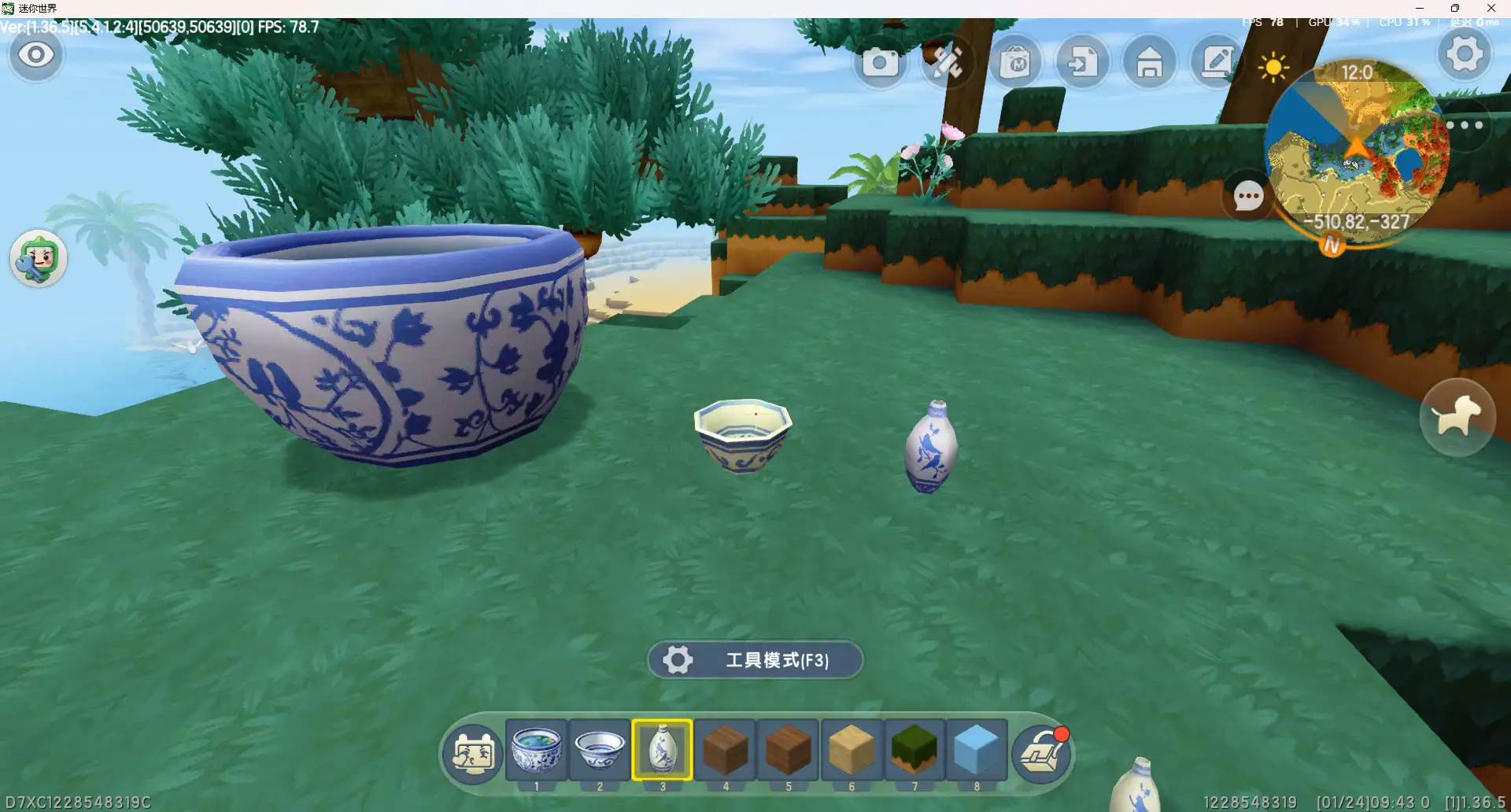The image size is (1511, 812).
Task: Open the backpack with red notification
Action: pyautogui.click(x=1043, y=753)
